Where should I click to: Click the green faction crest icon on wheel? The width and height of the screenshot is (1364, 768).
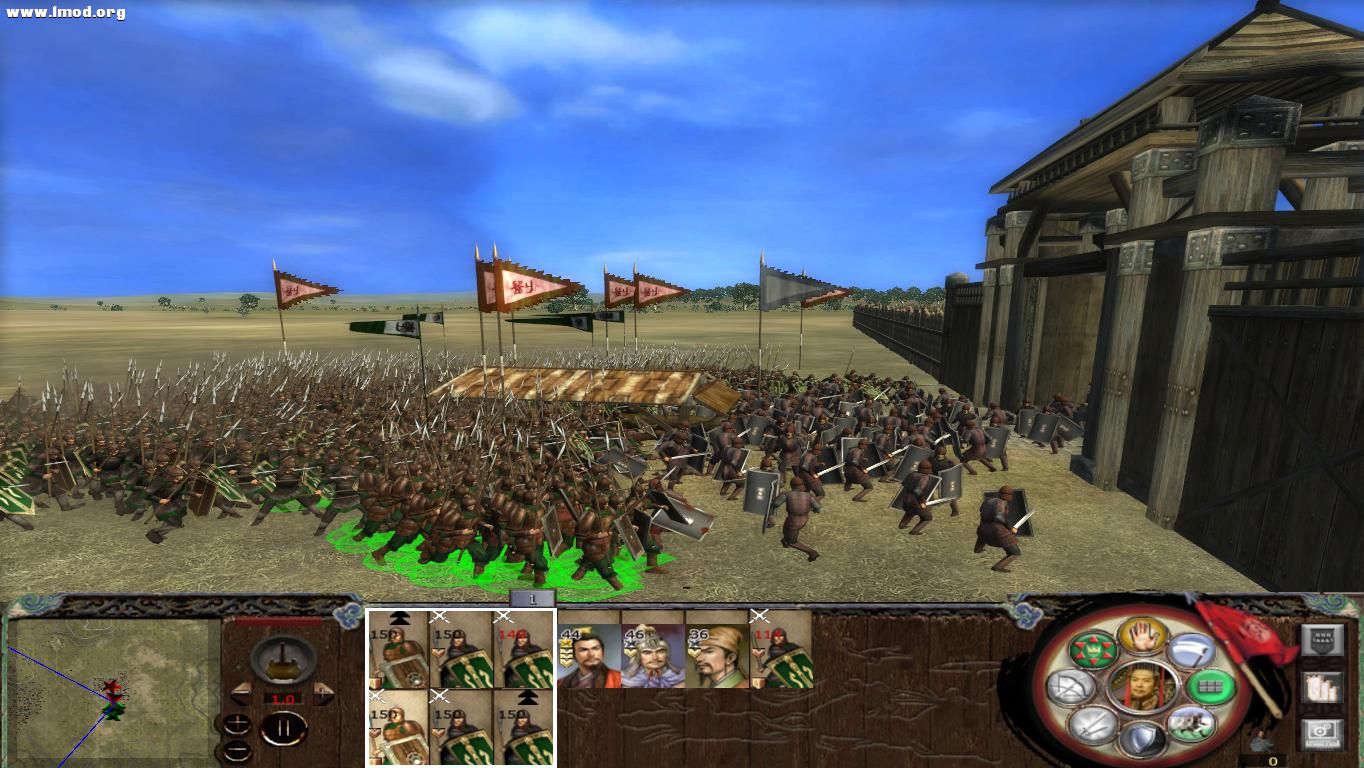tap(1093, 651)
